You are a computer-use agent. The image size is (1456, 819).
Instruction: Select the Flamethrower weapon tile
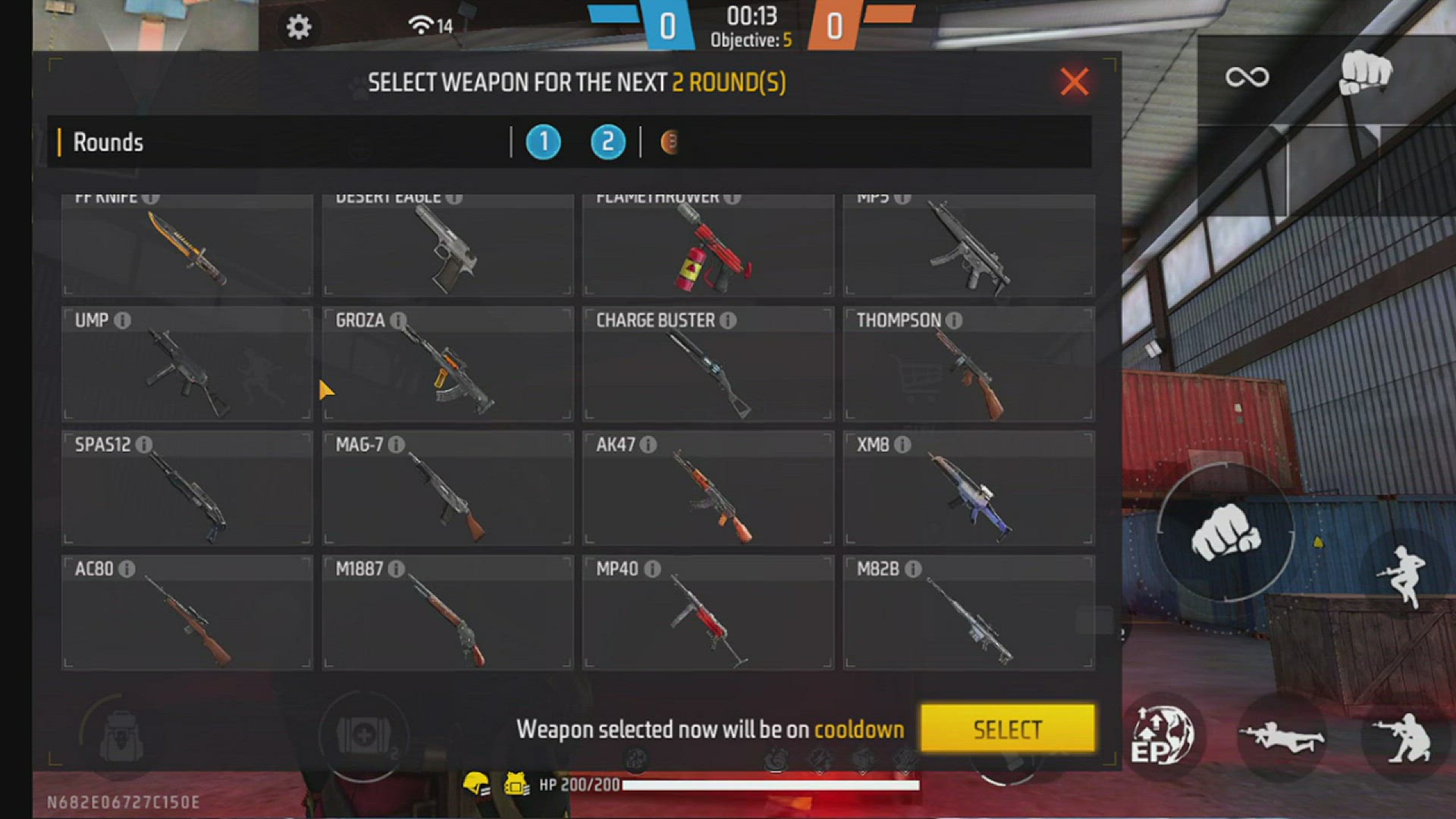[x=708, y=246]
